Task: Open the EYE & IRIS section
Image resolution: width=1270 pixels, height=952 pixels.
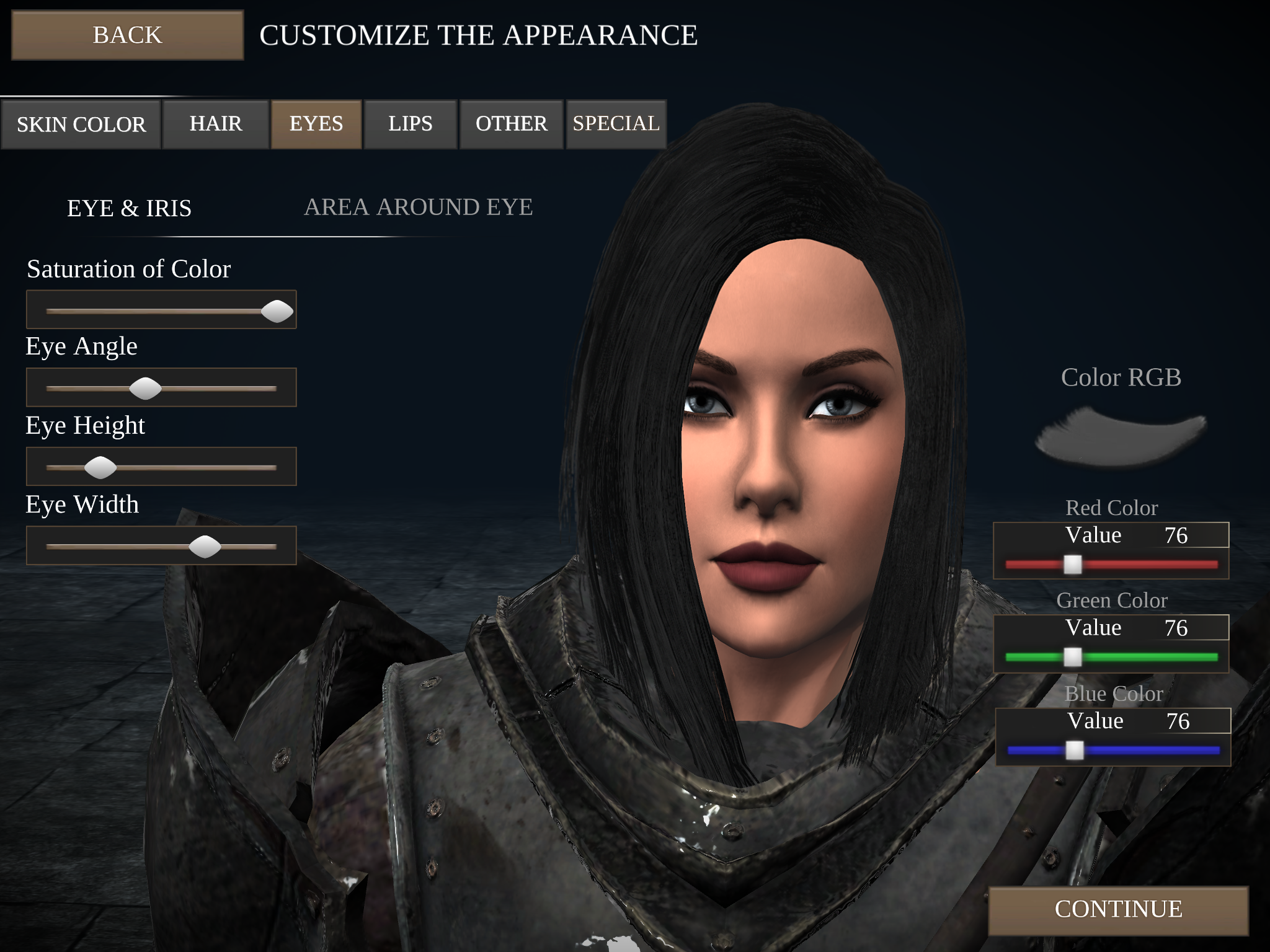Action: [x=130, y=207]
